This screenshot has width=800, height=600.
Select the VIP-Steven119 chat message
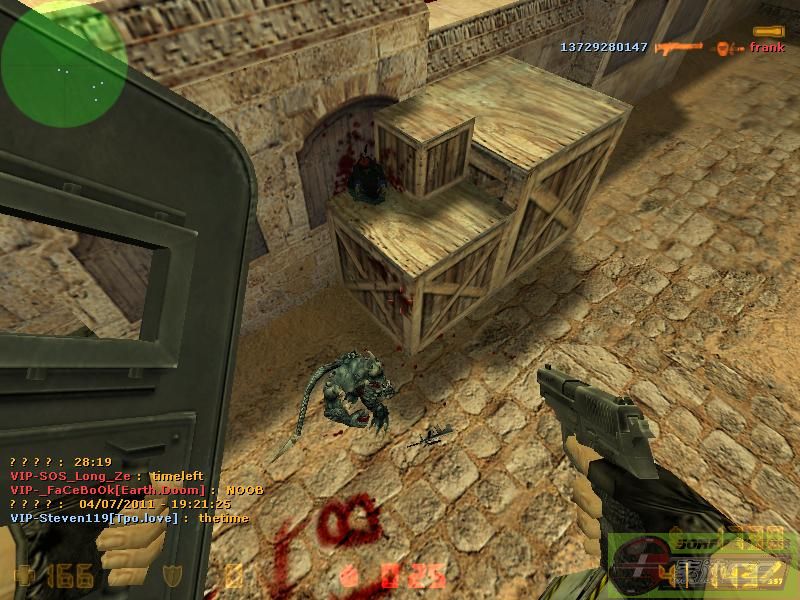[x=129, y=518]
